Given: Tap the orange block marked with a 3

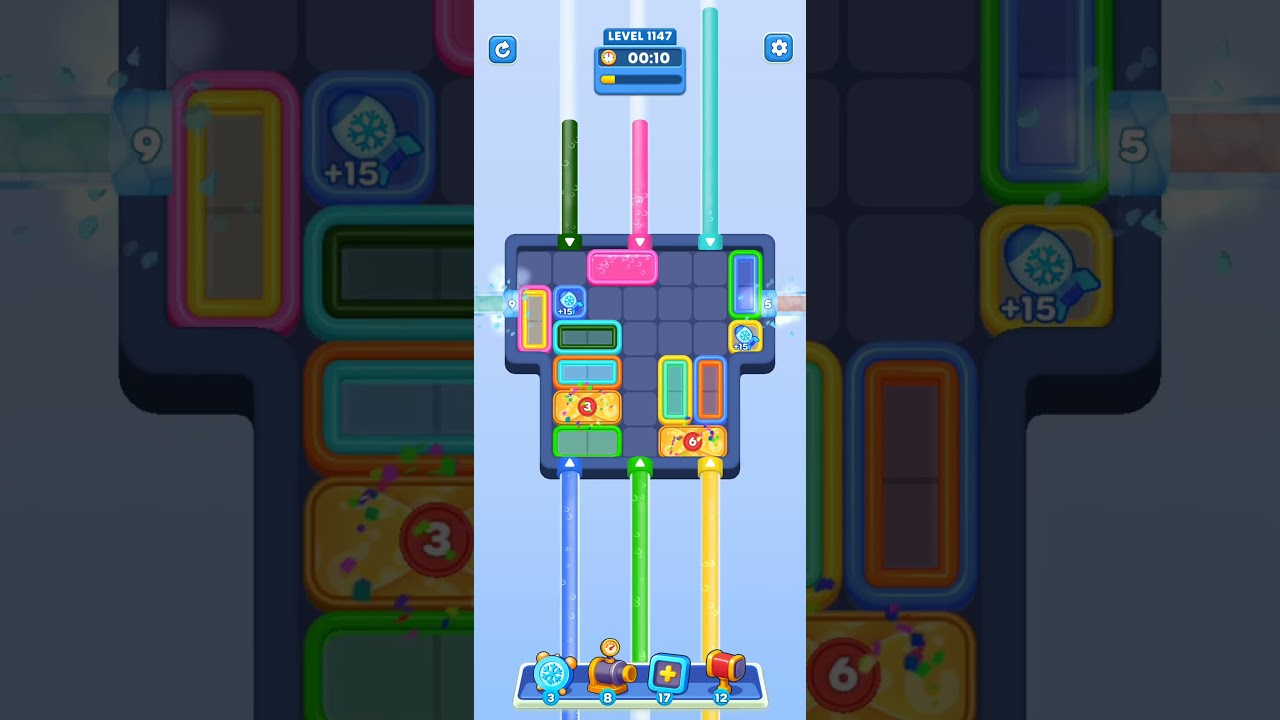Looking at the screenshot, I should [587, 405].
